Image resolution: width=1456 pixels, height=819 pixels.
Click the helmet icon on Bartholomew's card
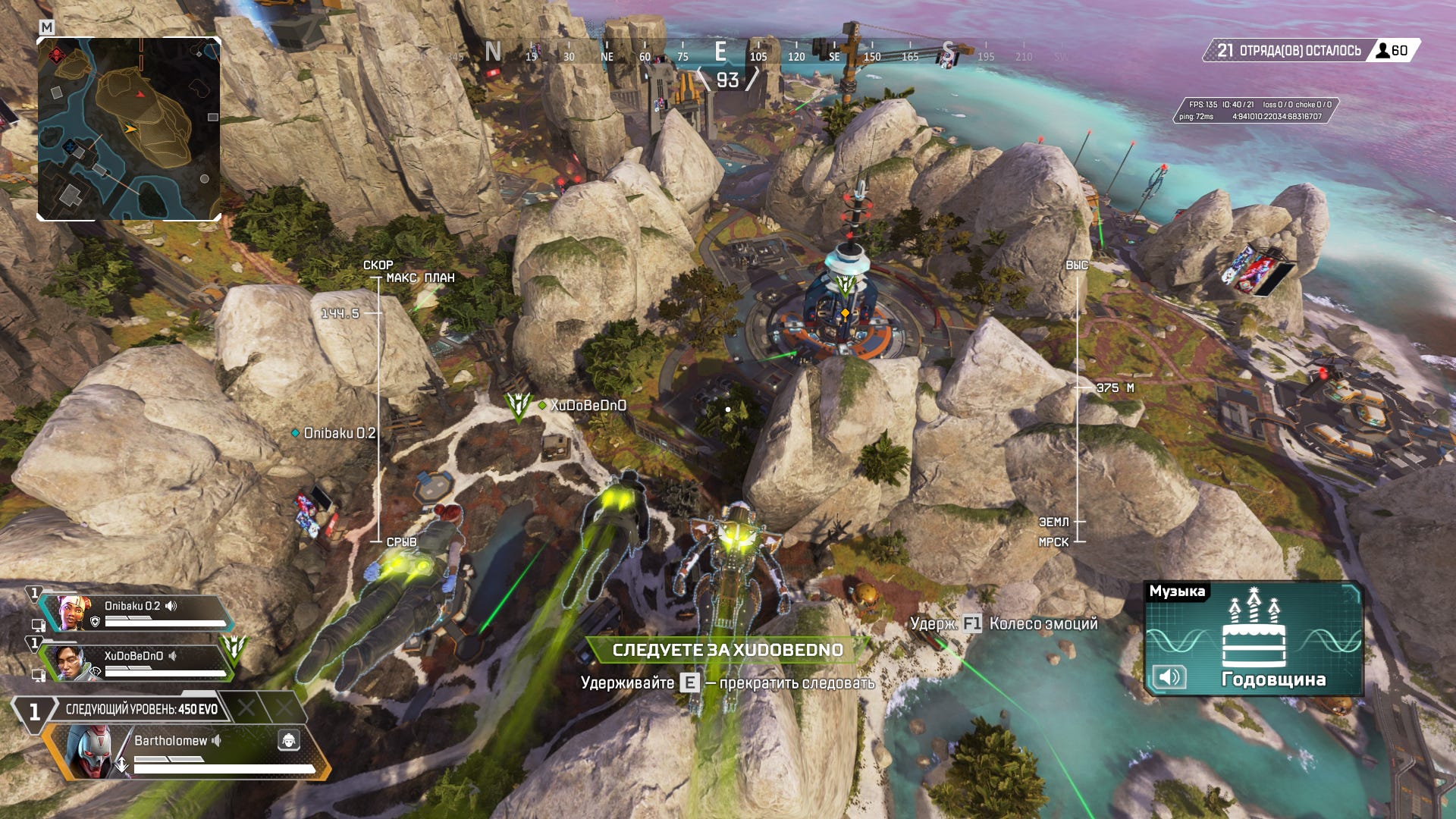click(288, 740)
